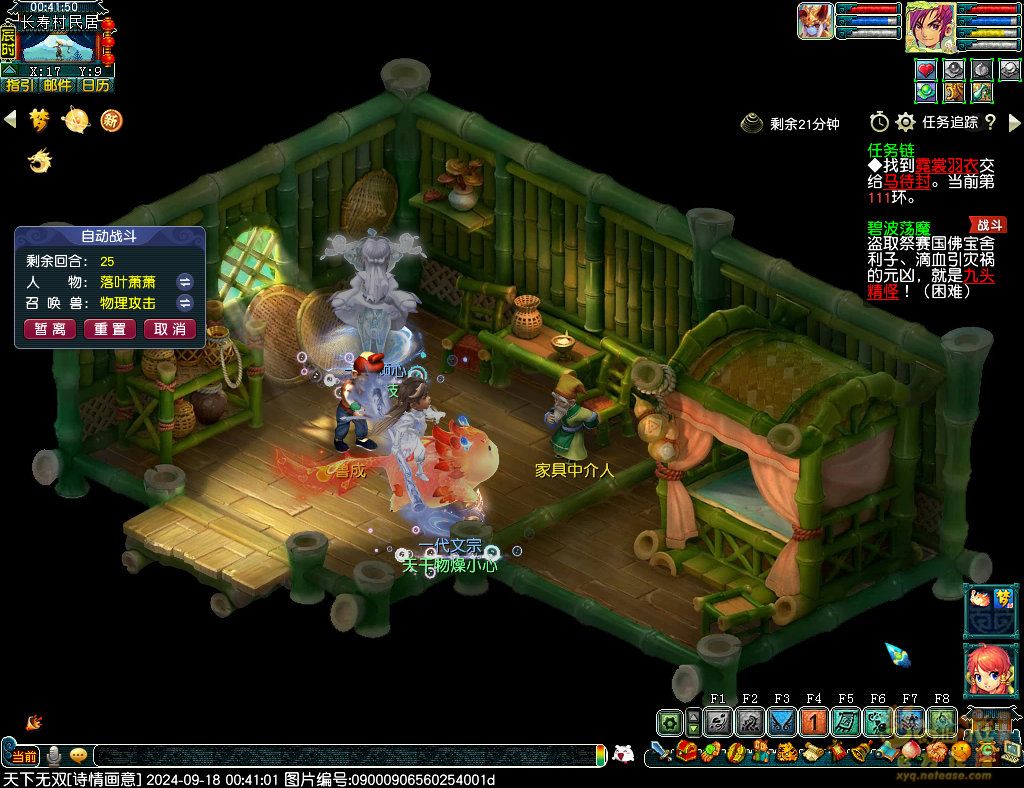This screenshot has width=1024, height=788.
Task: Open the orange 新 news icon
Action: (111, 121)
